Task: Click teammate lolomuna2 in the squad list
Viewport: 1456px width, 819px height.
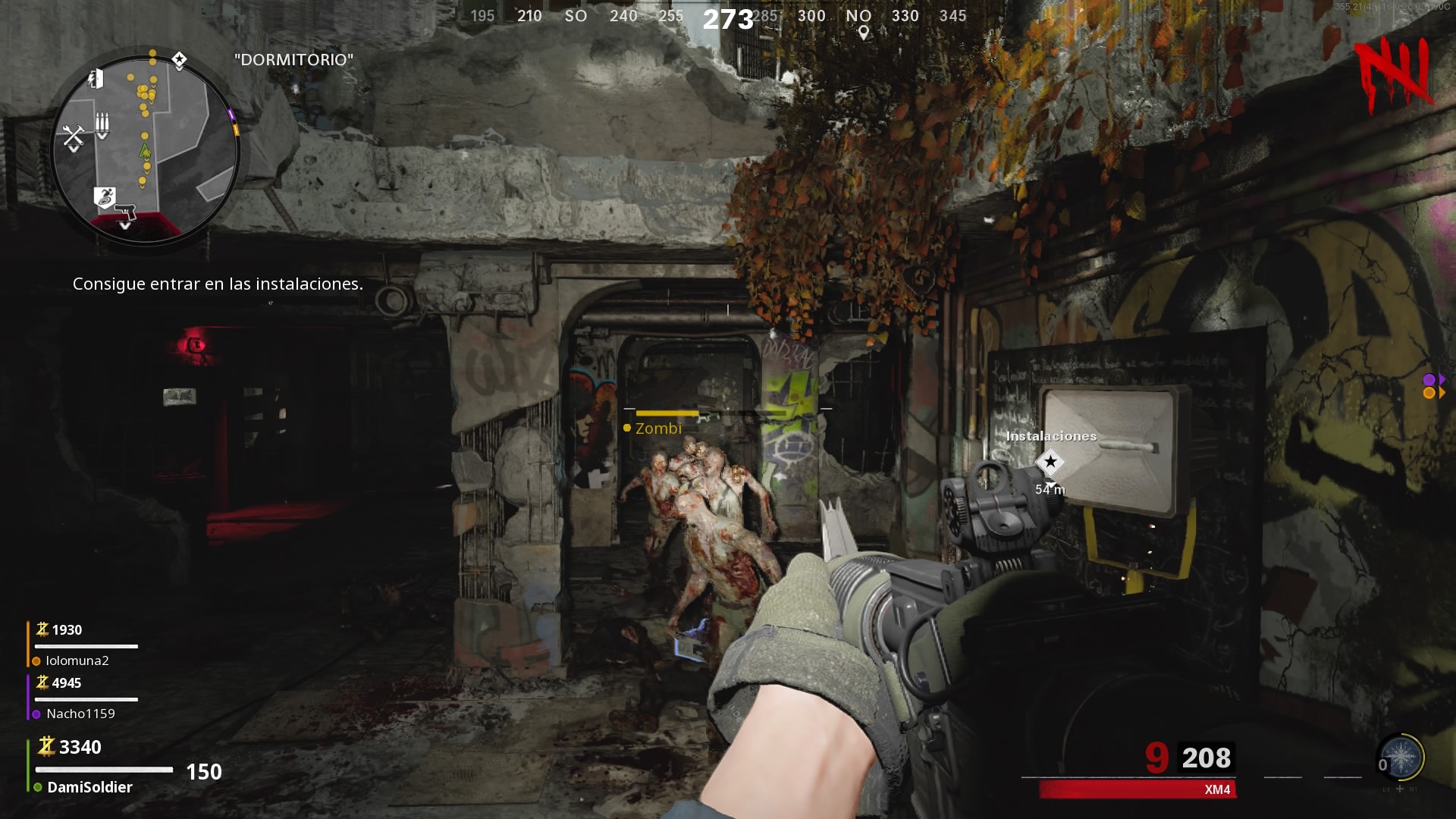Action: pyautogui.click(x=77, y=661)
